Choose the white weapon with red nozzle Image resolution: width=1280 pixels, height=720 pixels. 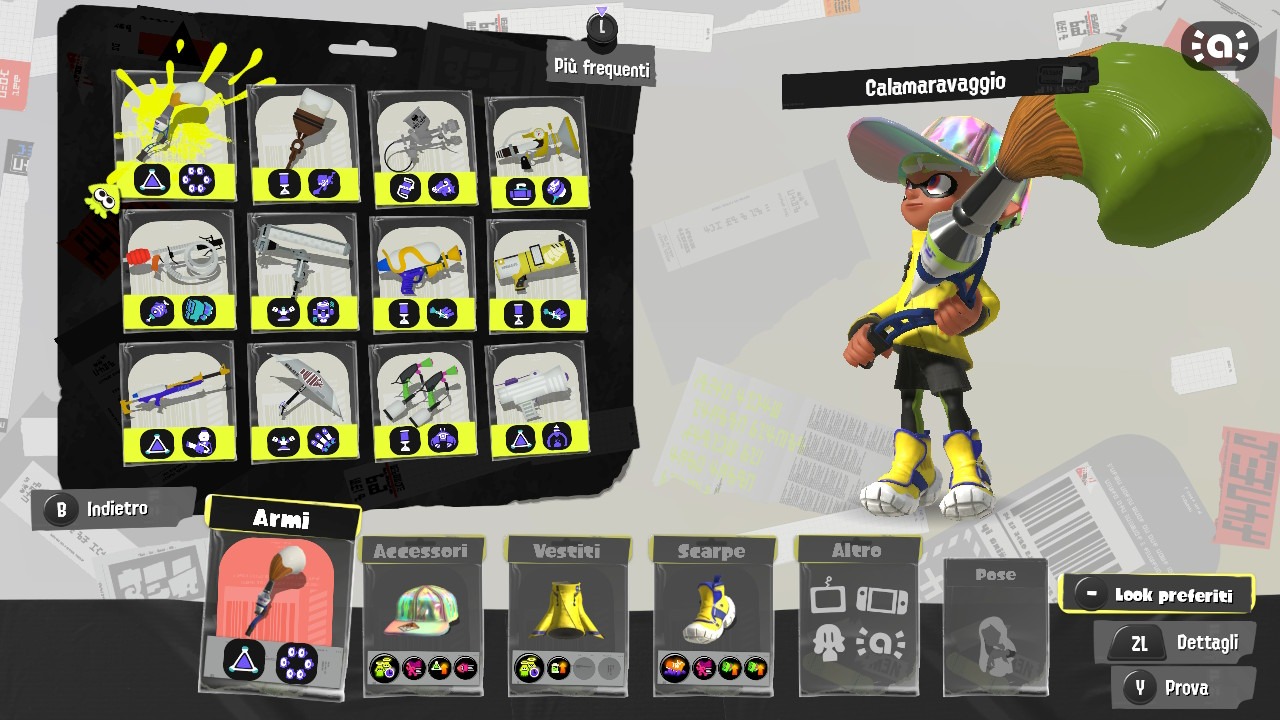[178, 268]
